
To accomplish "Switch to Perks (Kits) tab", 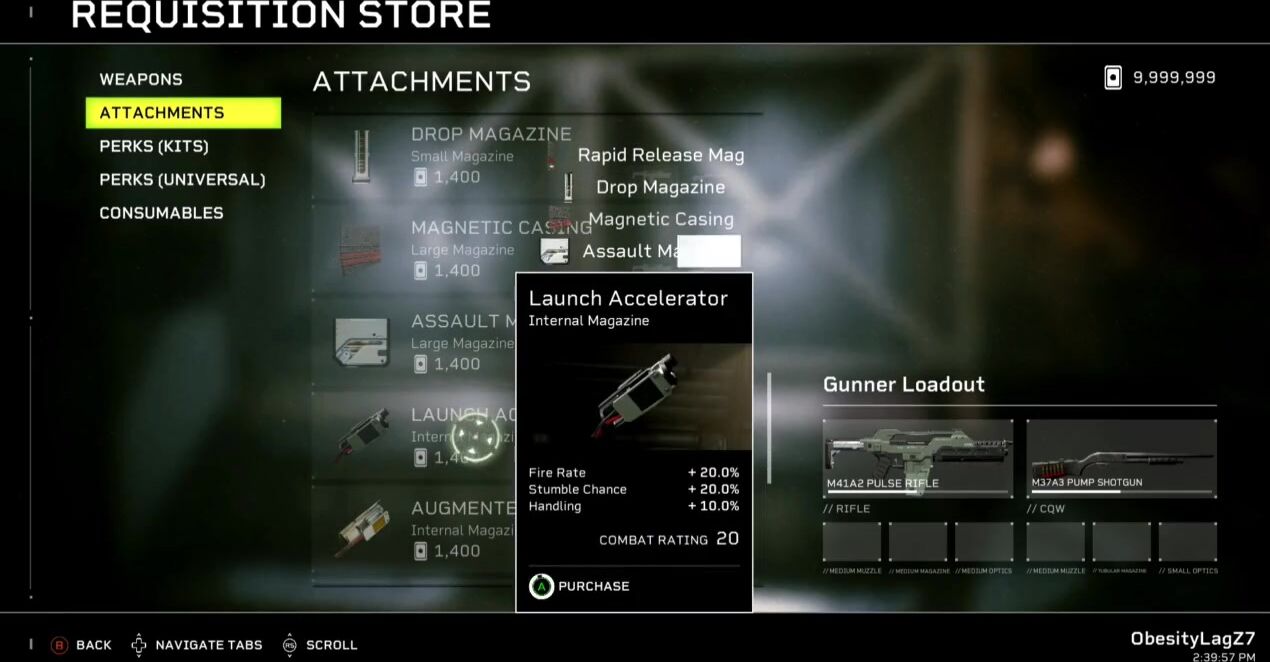I will click(x=154, y=146).
